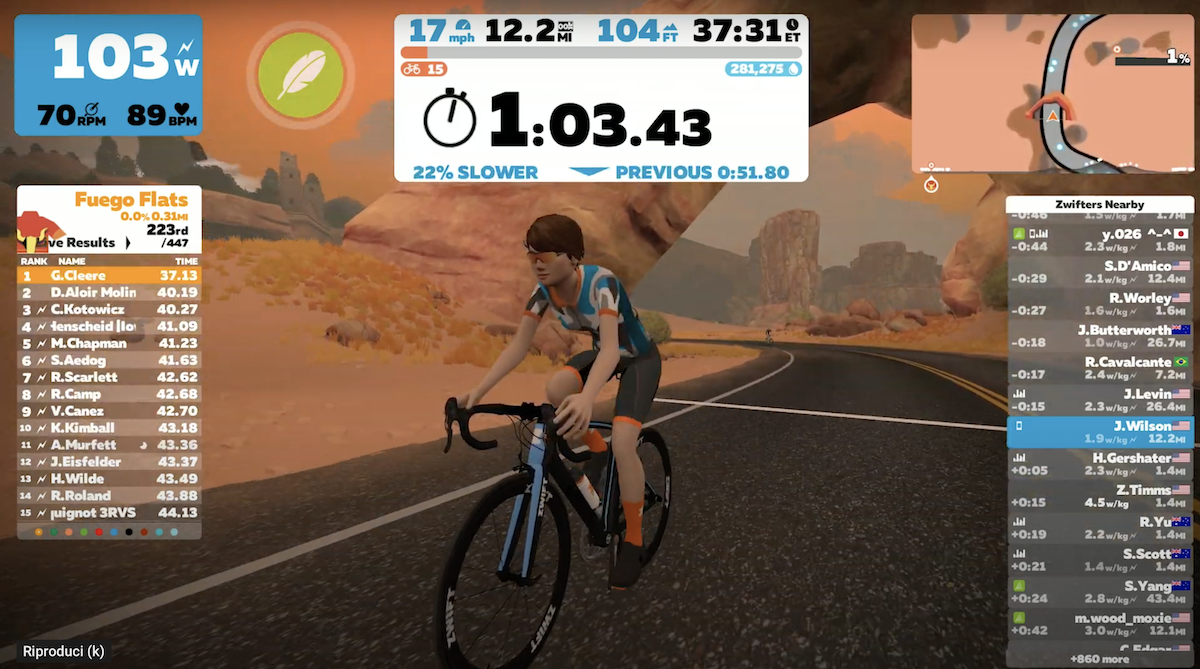This screenshot has height=669, width=1200.
Task: Choose J.Levin in the rider list
Action: point(1100,400)
